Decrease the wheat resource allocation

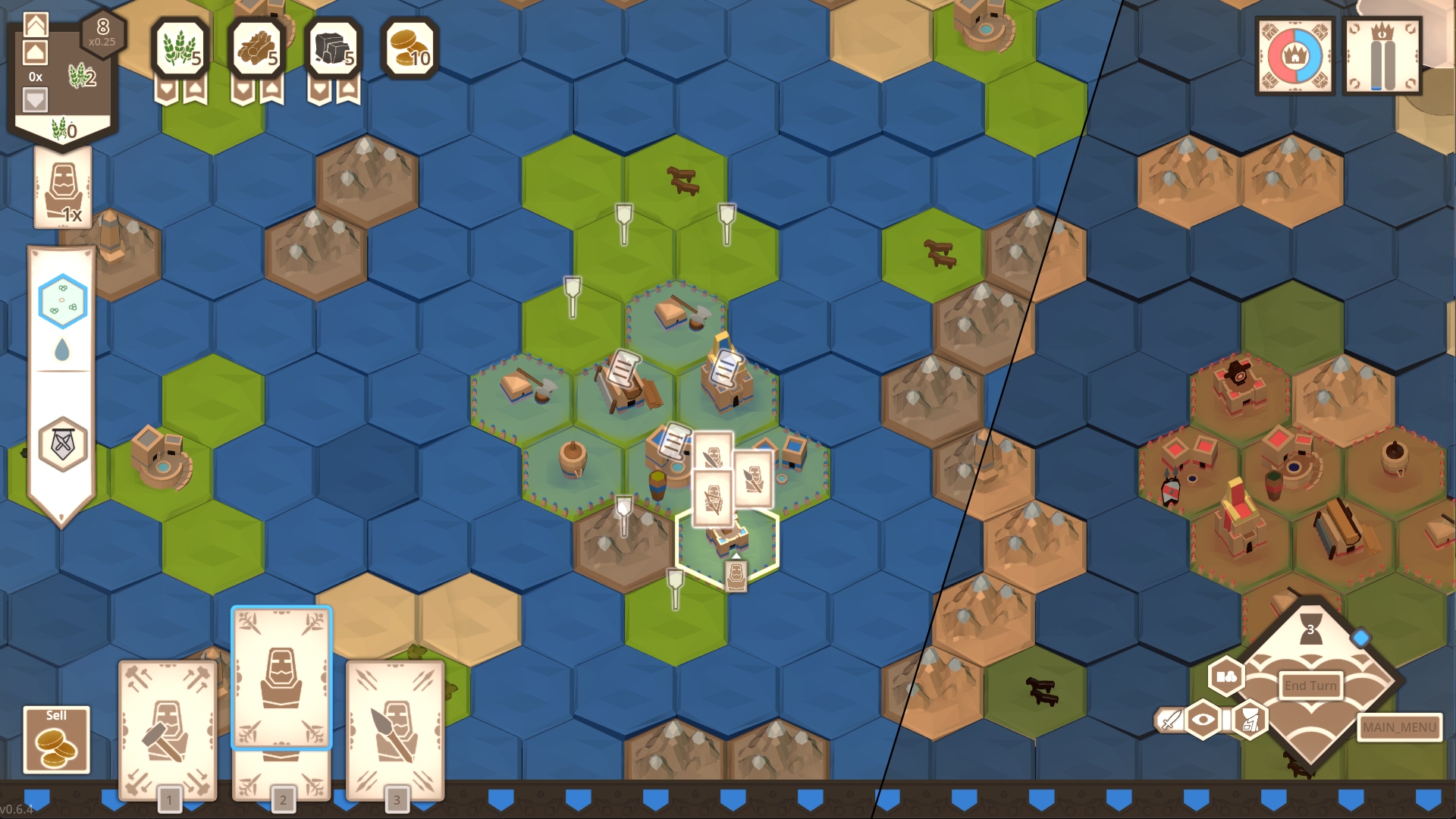point(166,90)
